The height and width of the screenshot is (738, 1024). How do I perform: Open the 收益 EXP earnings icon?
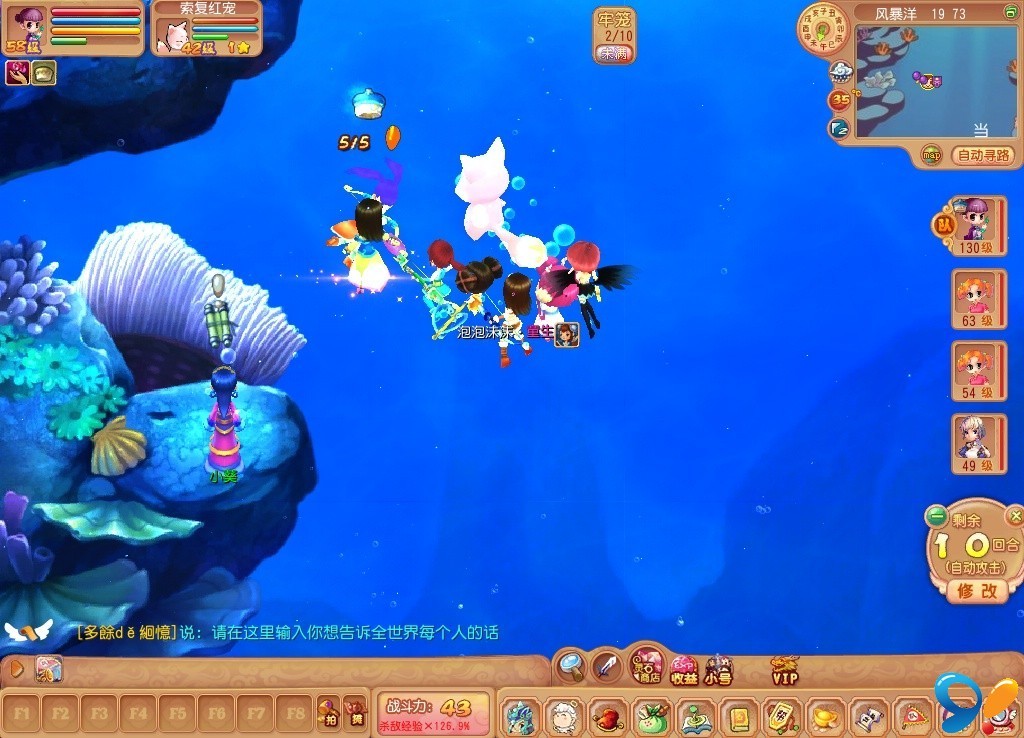[x=684, y=669]
